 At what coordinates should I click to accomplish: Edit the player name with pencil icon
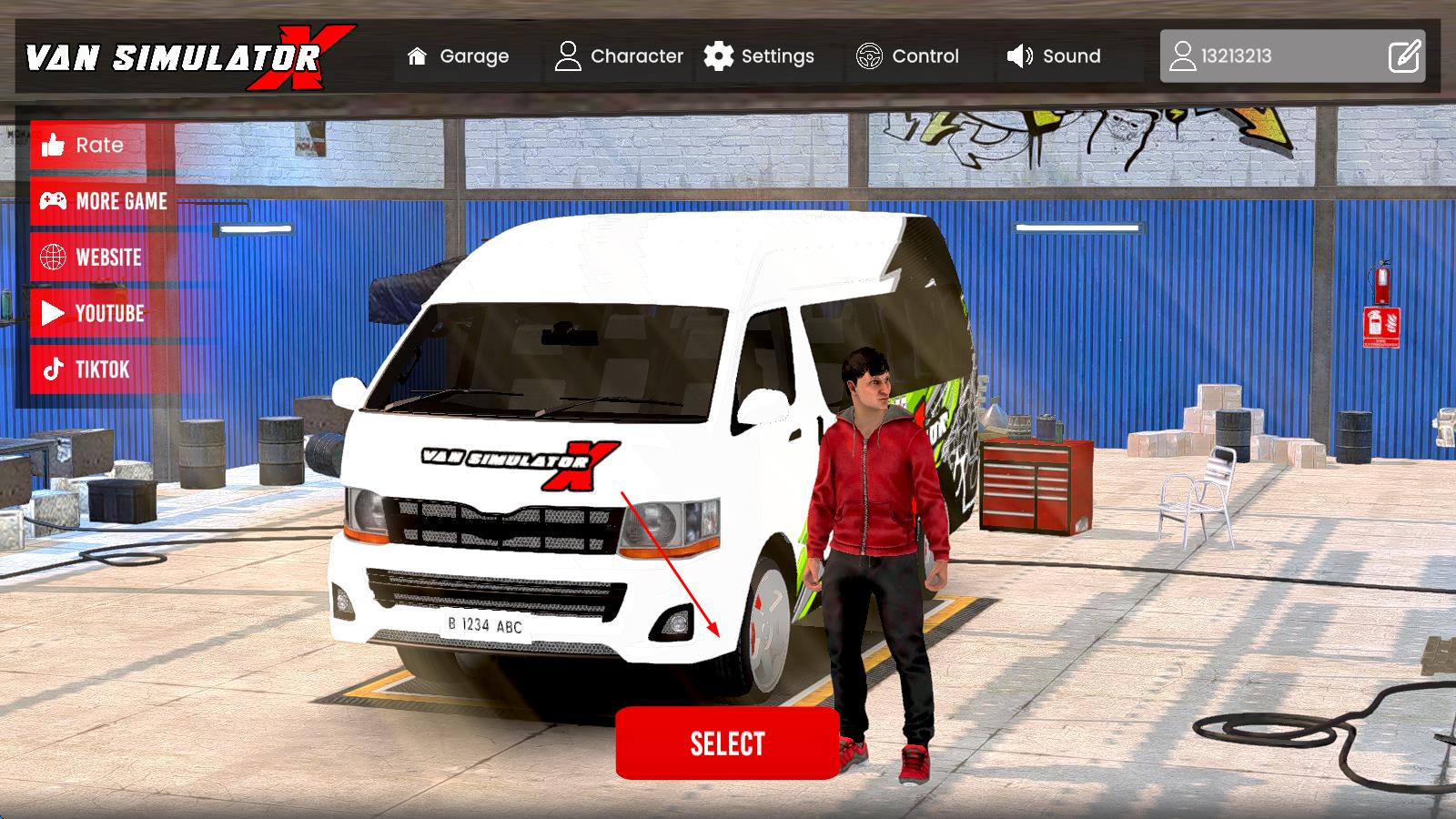pyautogui.click(x=1404, y=56)
